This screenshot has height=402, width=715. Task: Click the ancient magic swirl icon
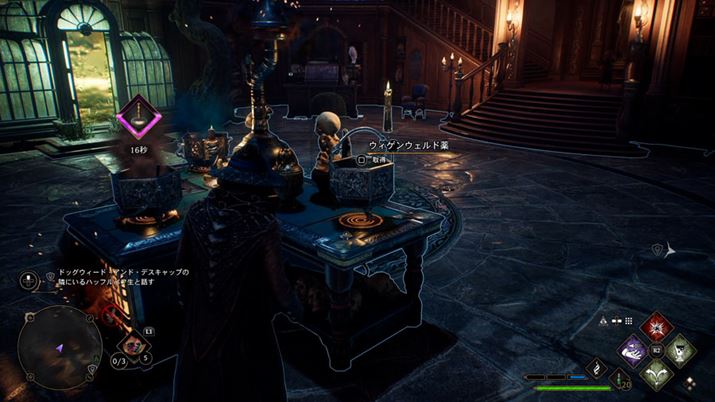click(x=597, y=367)
